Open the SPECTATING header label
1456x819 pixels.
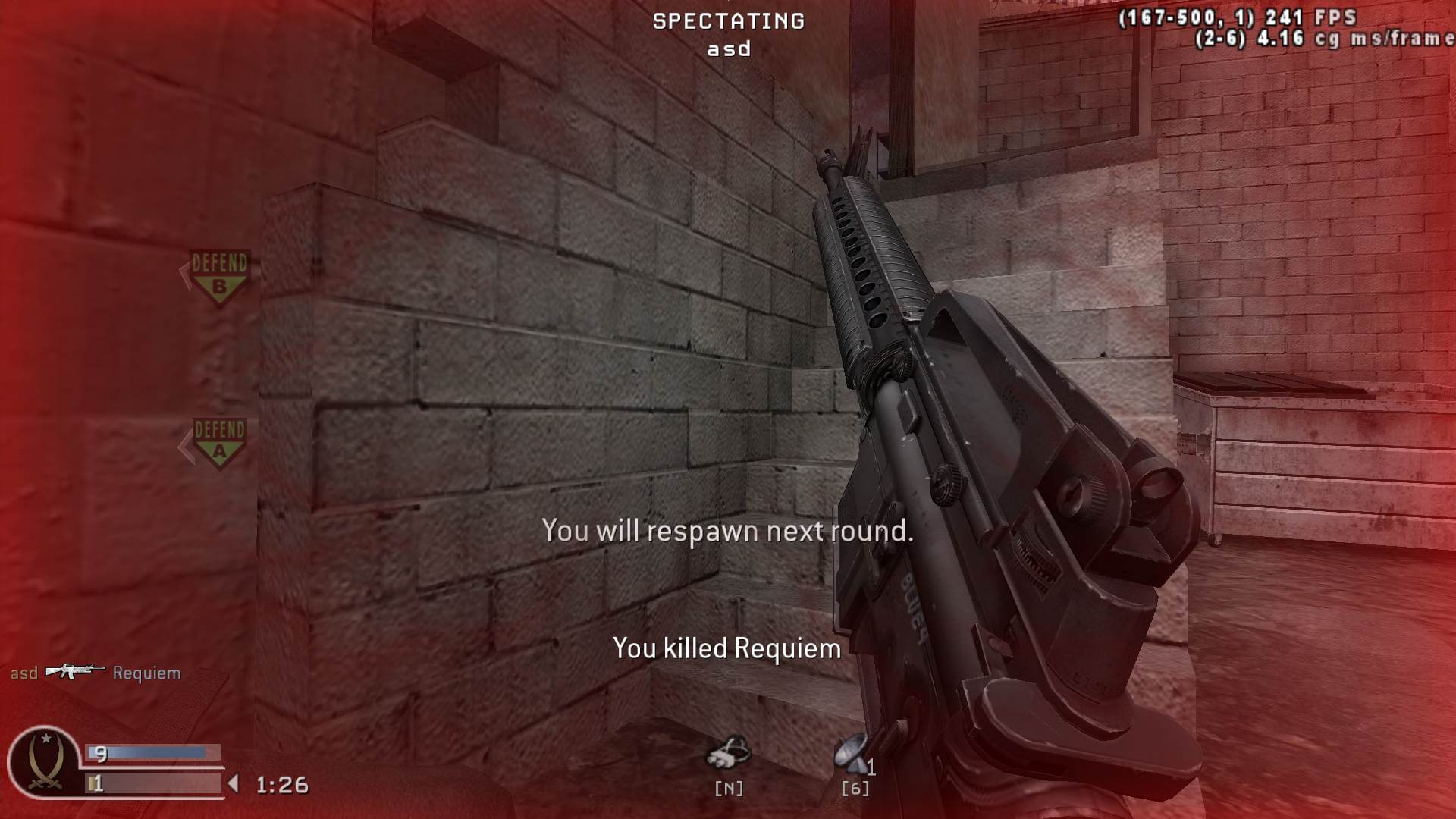[x=729, y=21]
